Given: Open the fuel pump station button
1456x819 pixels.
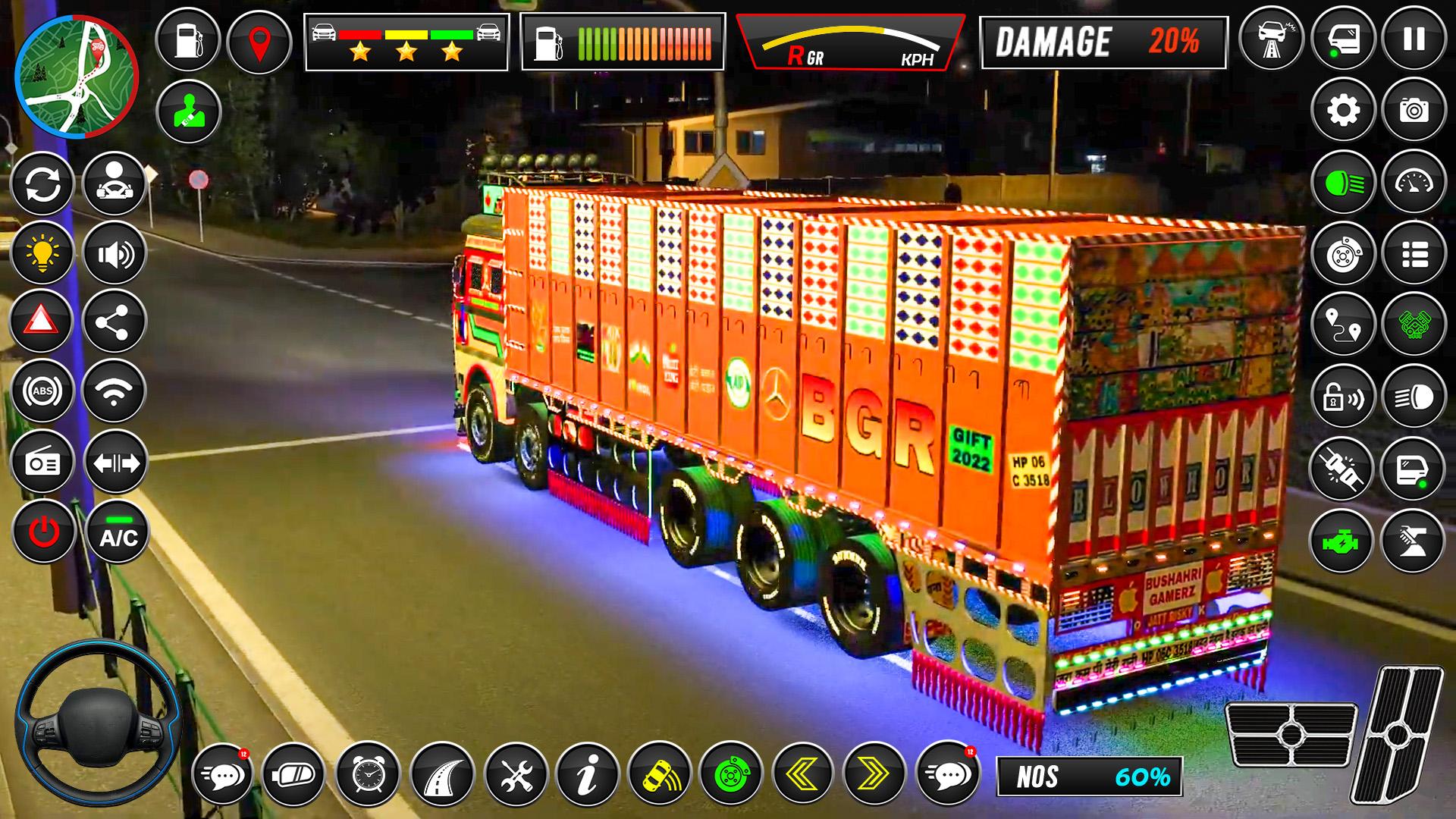Looking at the screenshot, I should (187, 40).
